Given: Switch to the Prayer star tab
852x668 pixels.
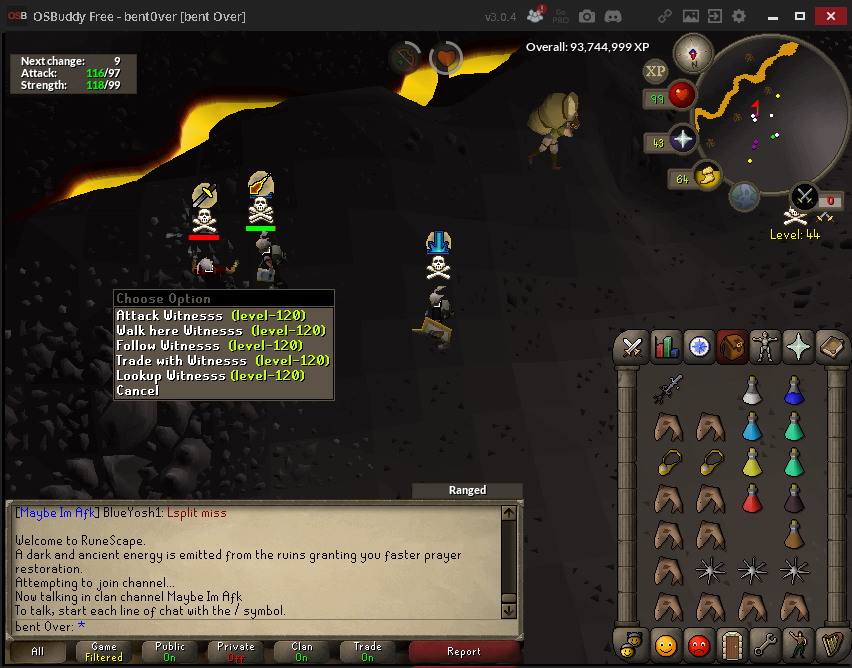Looking at the screenshot, I should (797, 347).
